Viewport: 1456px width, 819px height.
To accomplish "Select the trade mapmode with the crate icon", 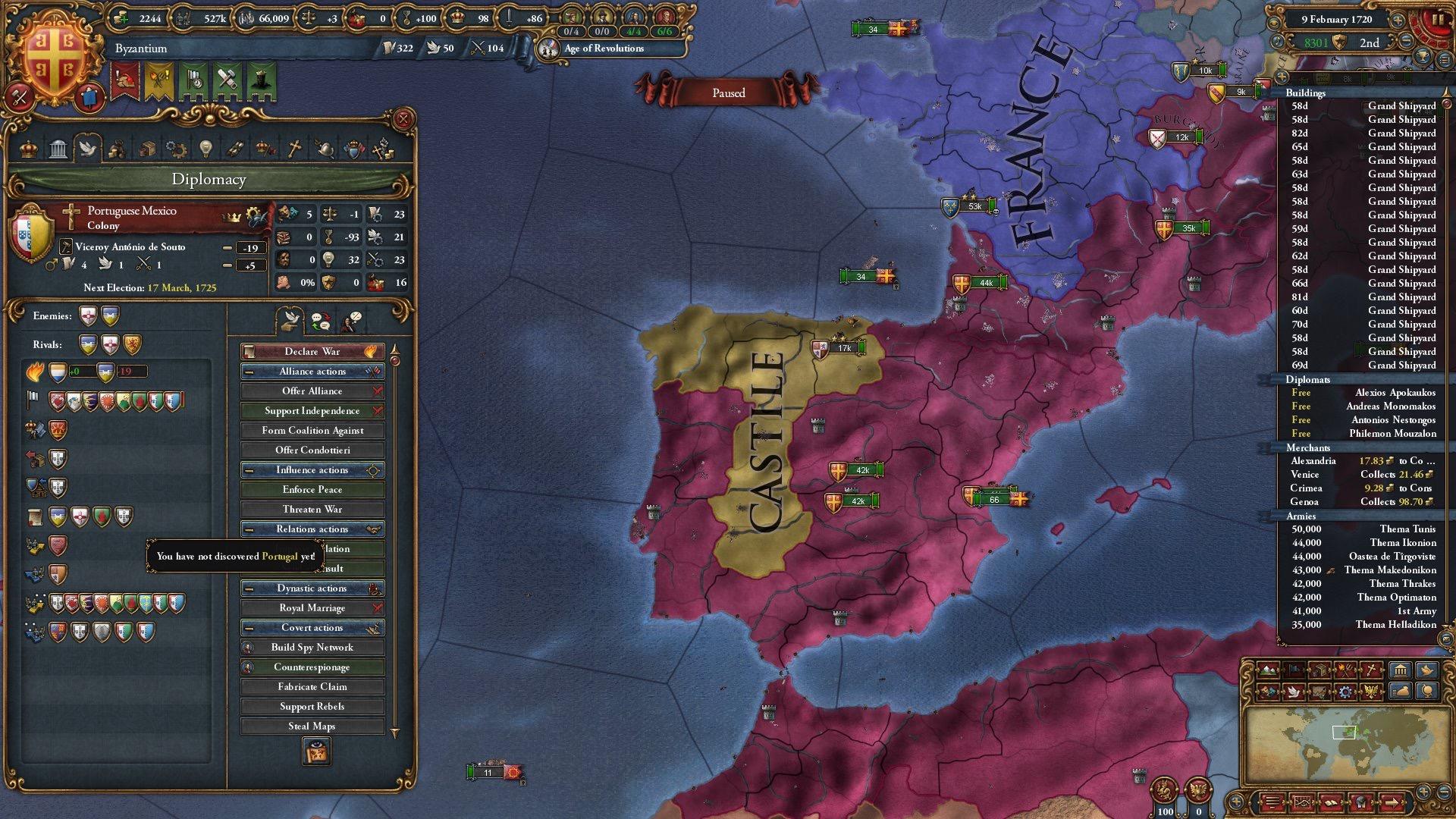I will tap(1319, 670).
